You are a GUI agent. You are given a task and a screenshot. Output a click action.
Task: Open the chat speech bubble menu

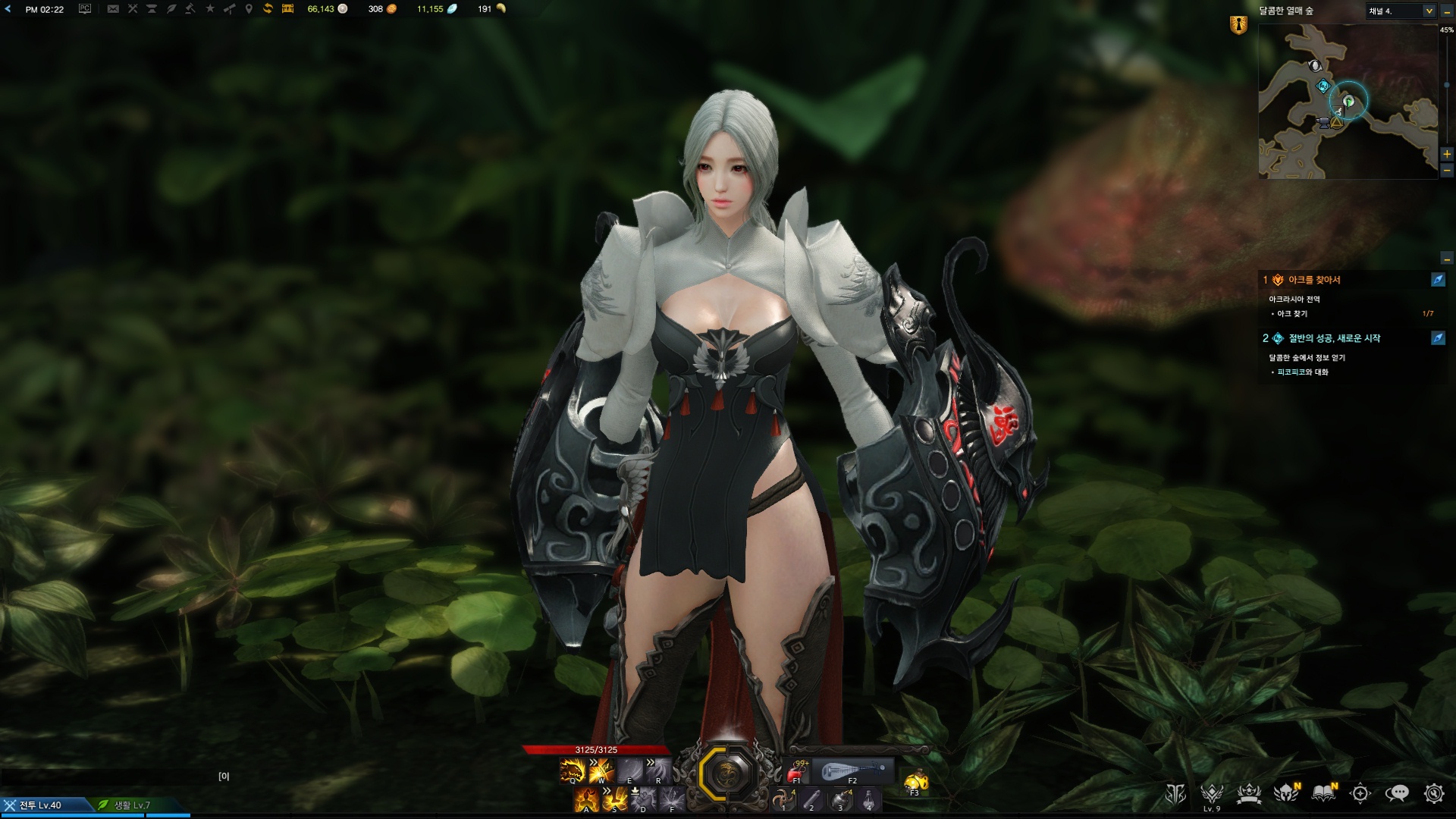pyautogui.click(x=1396, y=793)
